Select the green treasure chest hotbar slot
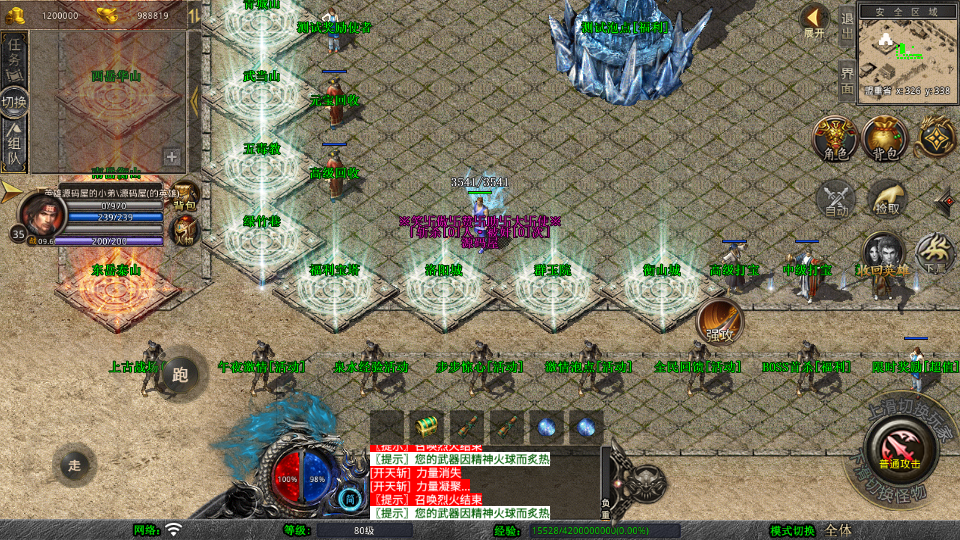This screenshot has height=540, width=960. click(427, 426)
